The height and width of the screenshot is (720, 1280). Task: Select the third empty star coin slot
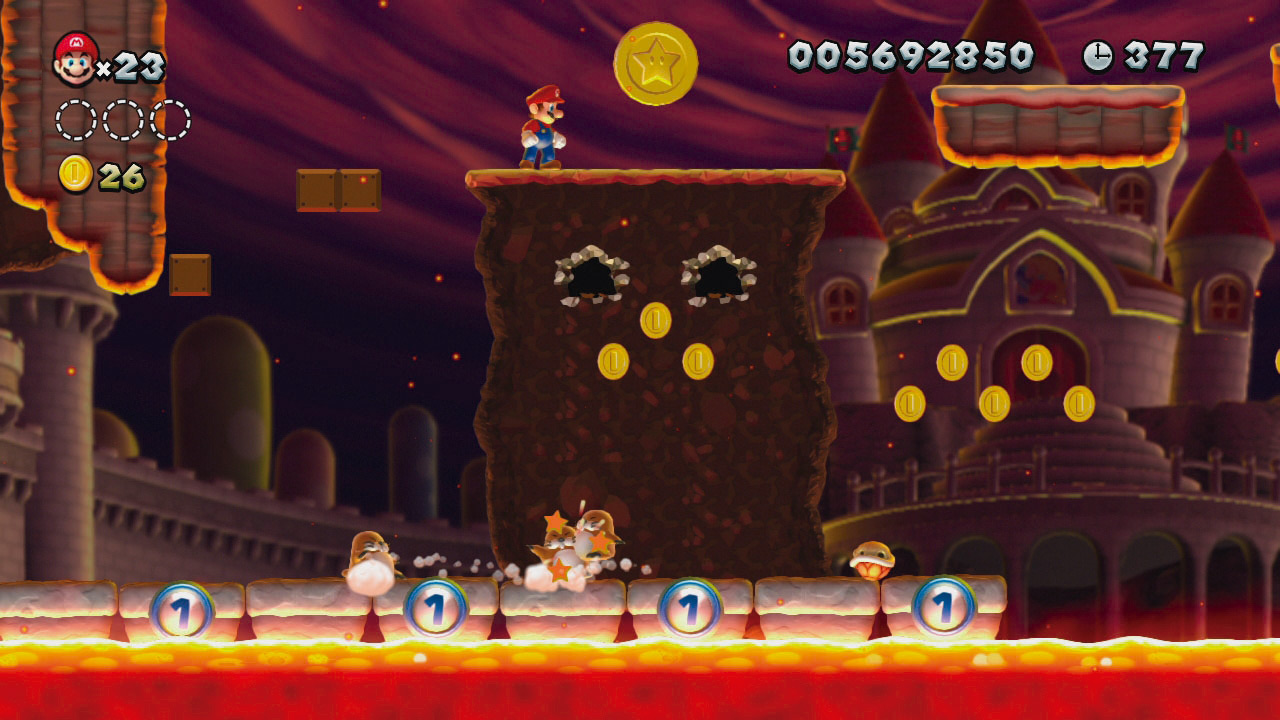coord(172,117)
